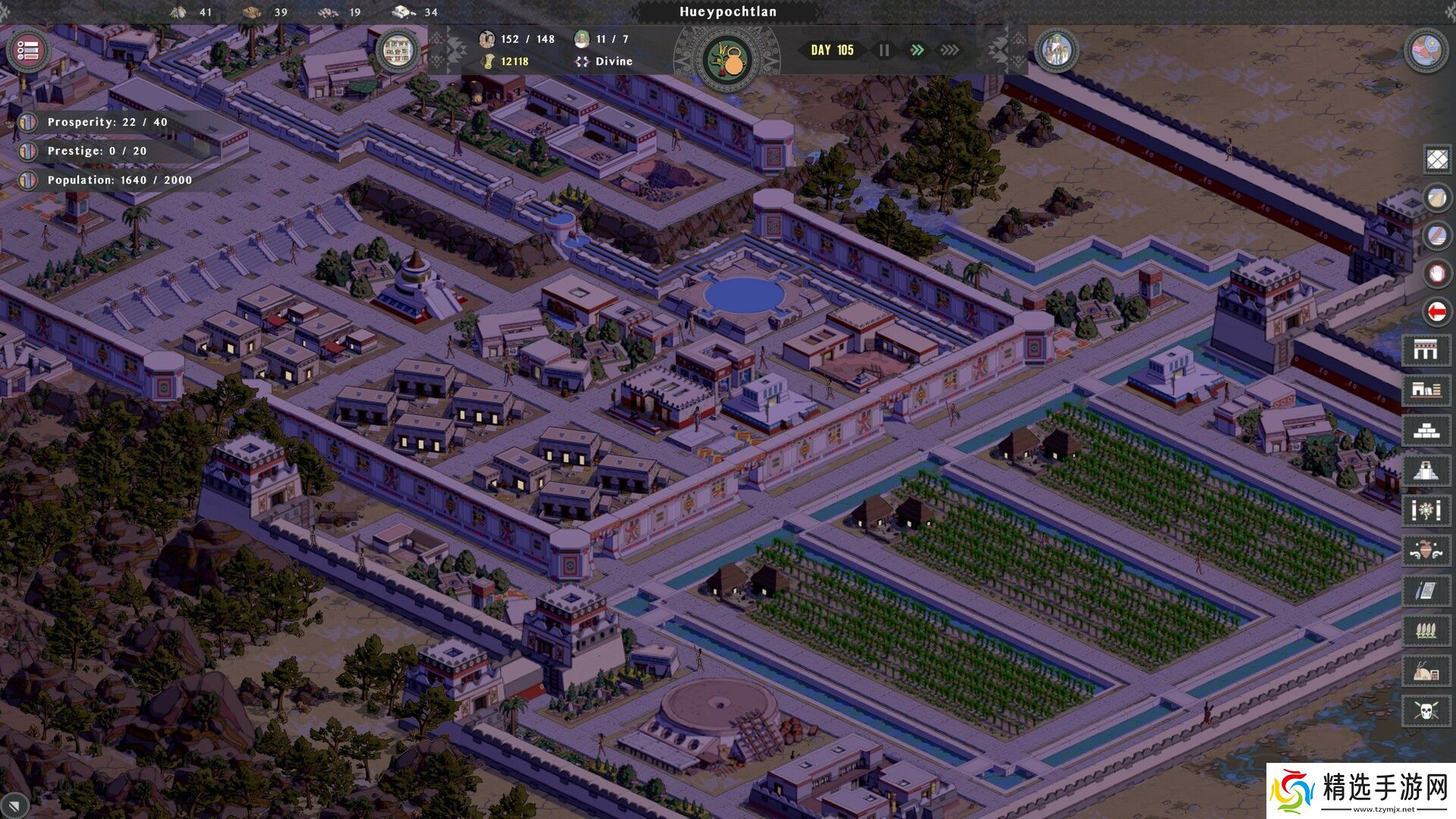
Task: Click the red left-arrow undo button
Action: [1436, 311]
